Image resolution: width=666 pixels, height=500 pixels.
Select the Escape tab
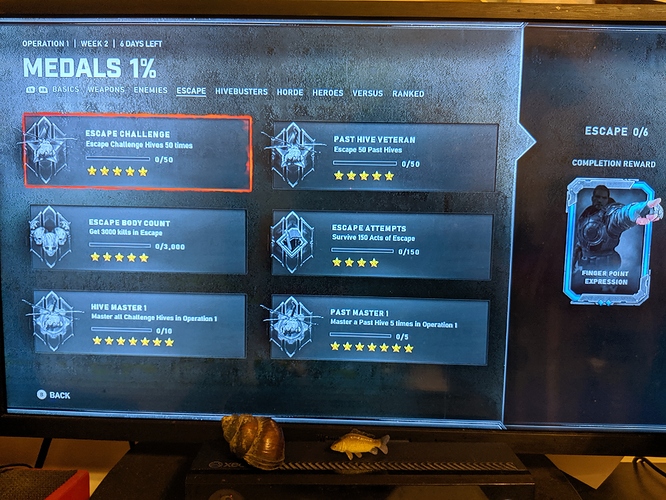pos(191,92)
